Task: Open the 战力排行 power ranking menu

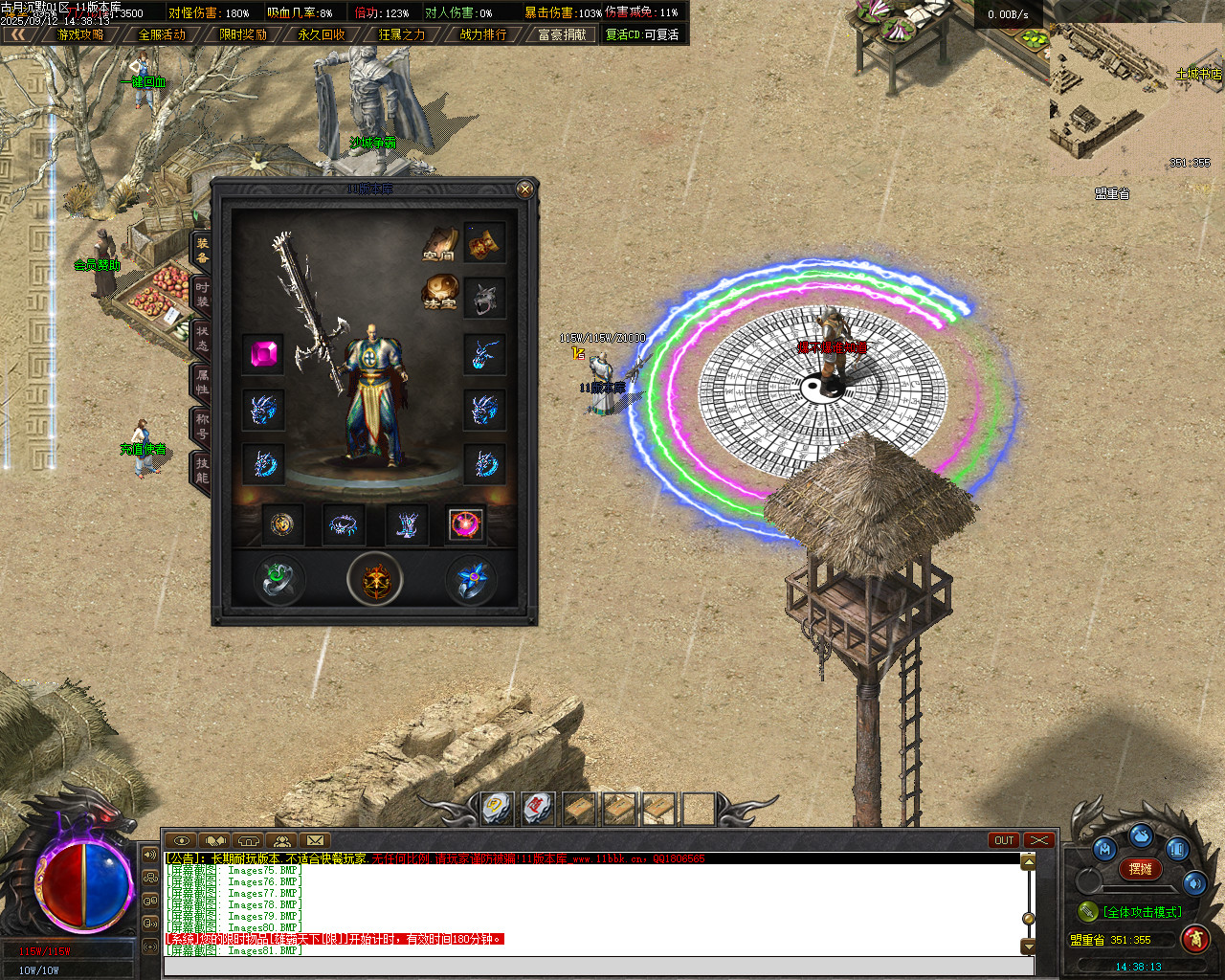Action: point(483,34)
